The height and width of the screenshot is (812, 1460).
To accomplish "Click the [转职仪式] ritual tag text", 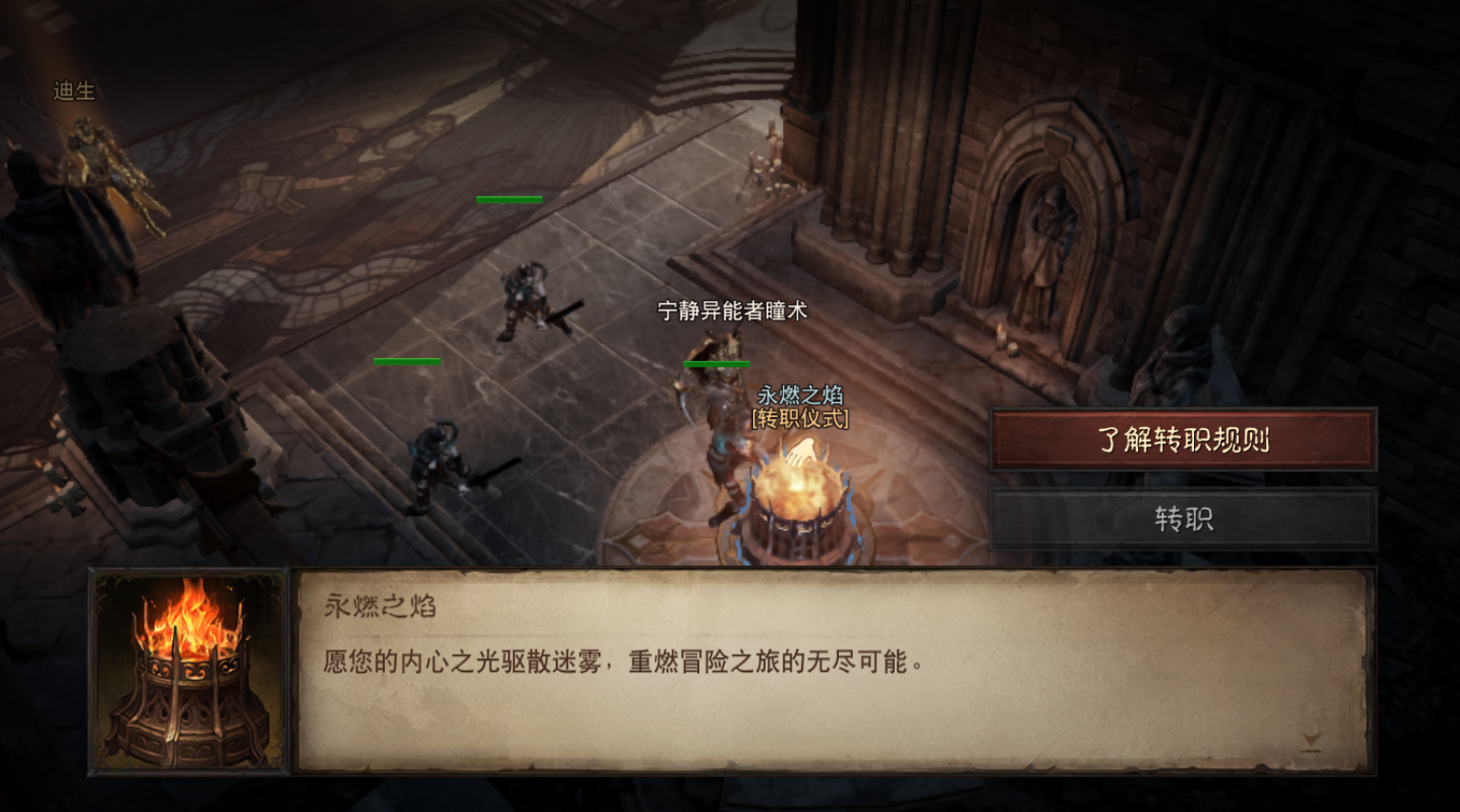I will click(803, 420).
